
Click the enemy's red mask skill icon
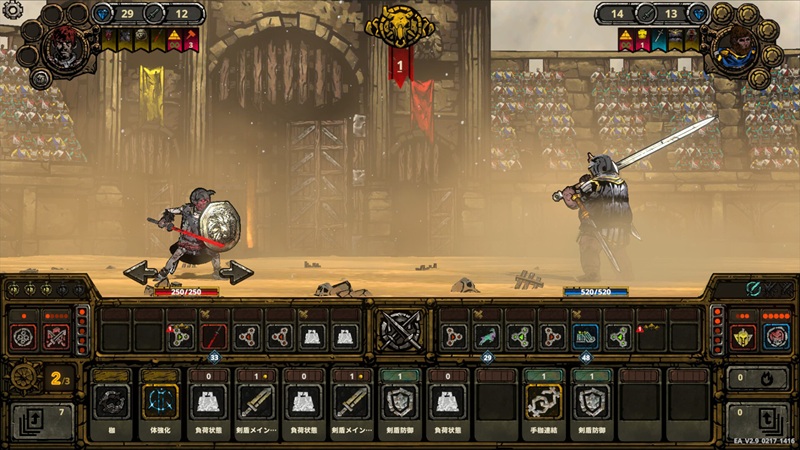777,337
